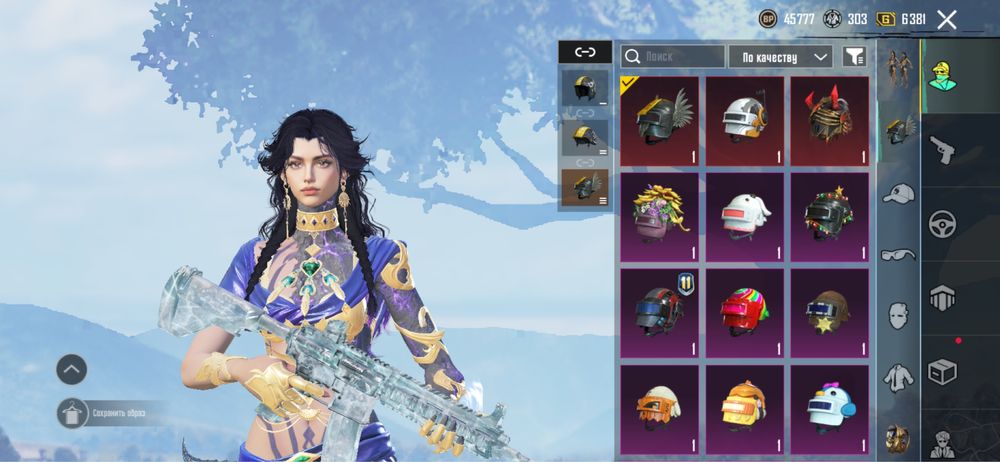Close the inventory screen with the X
The height and width of the screenshot is (462, 1000).
click(947, 19)
